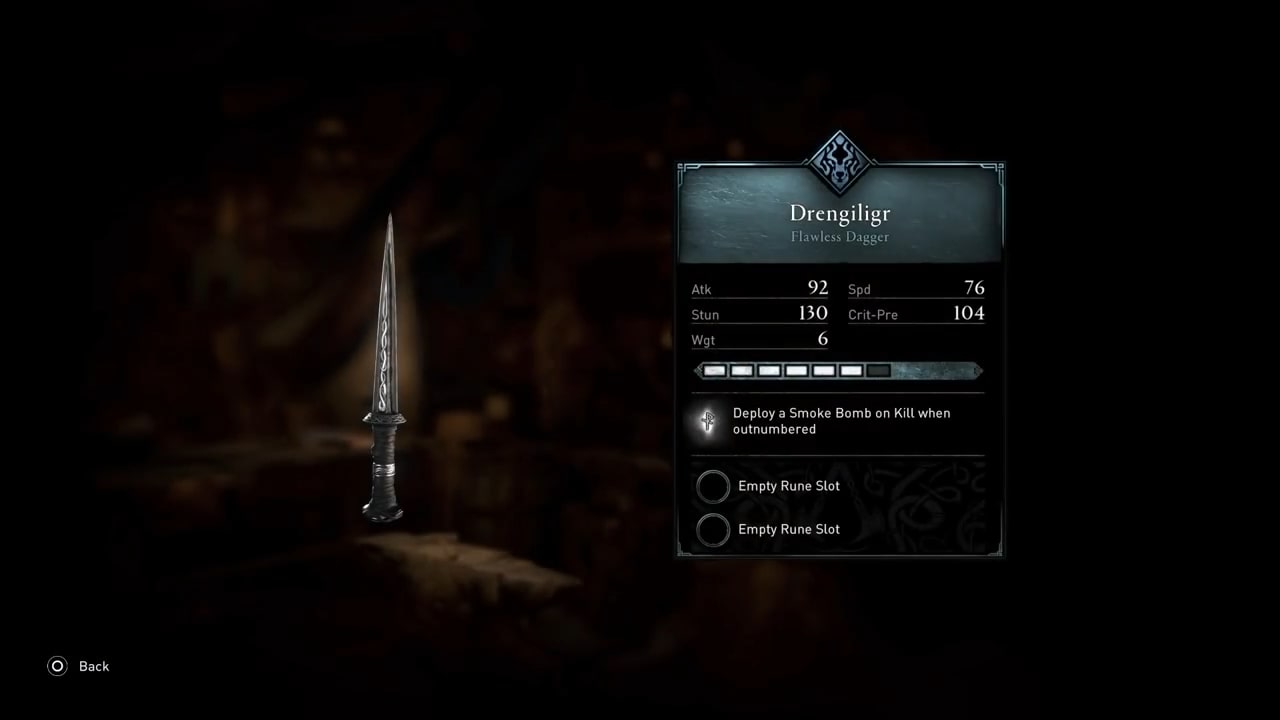Click the darkened seventh upgrade segment

tap(878, 370)
